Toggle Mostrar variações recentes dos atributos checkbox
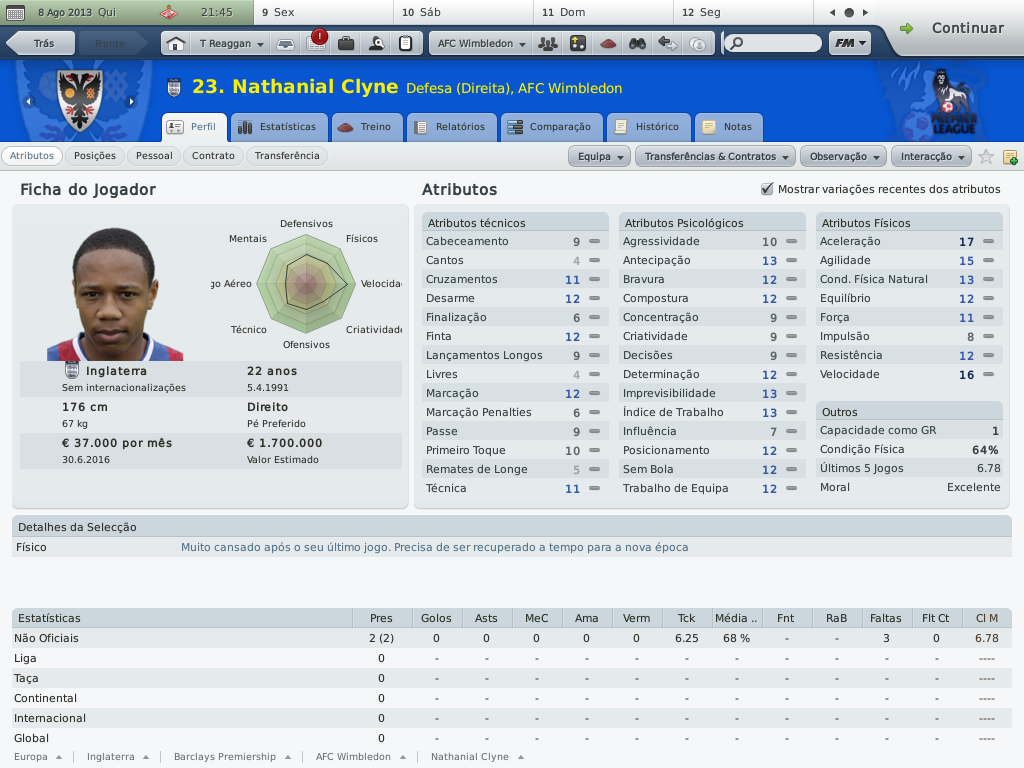This screenshot has width=1024, height=768. click(767, 189)
